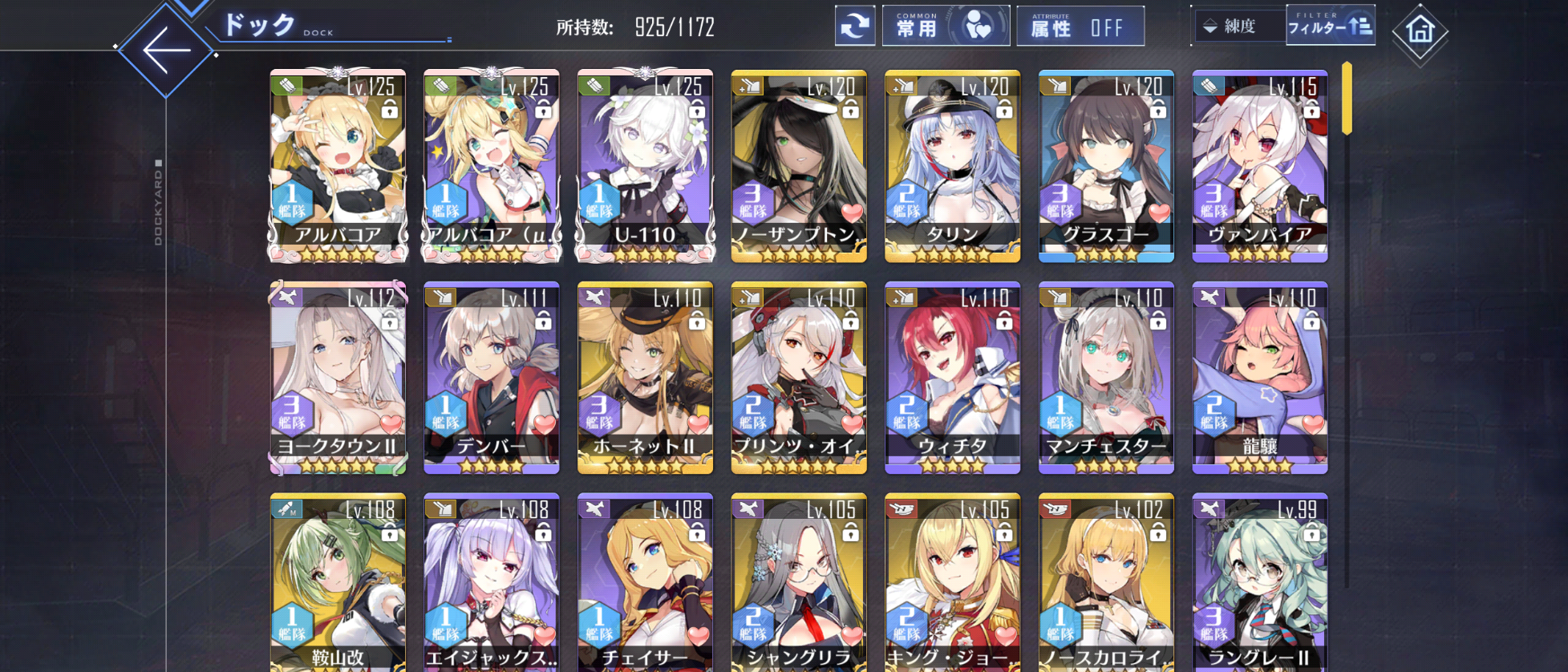Select the デンバー ship card
The height and width of the screenshot is (672, 1568).
(491, 378)
